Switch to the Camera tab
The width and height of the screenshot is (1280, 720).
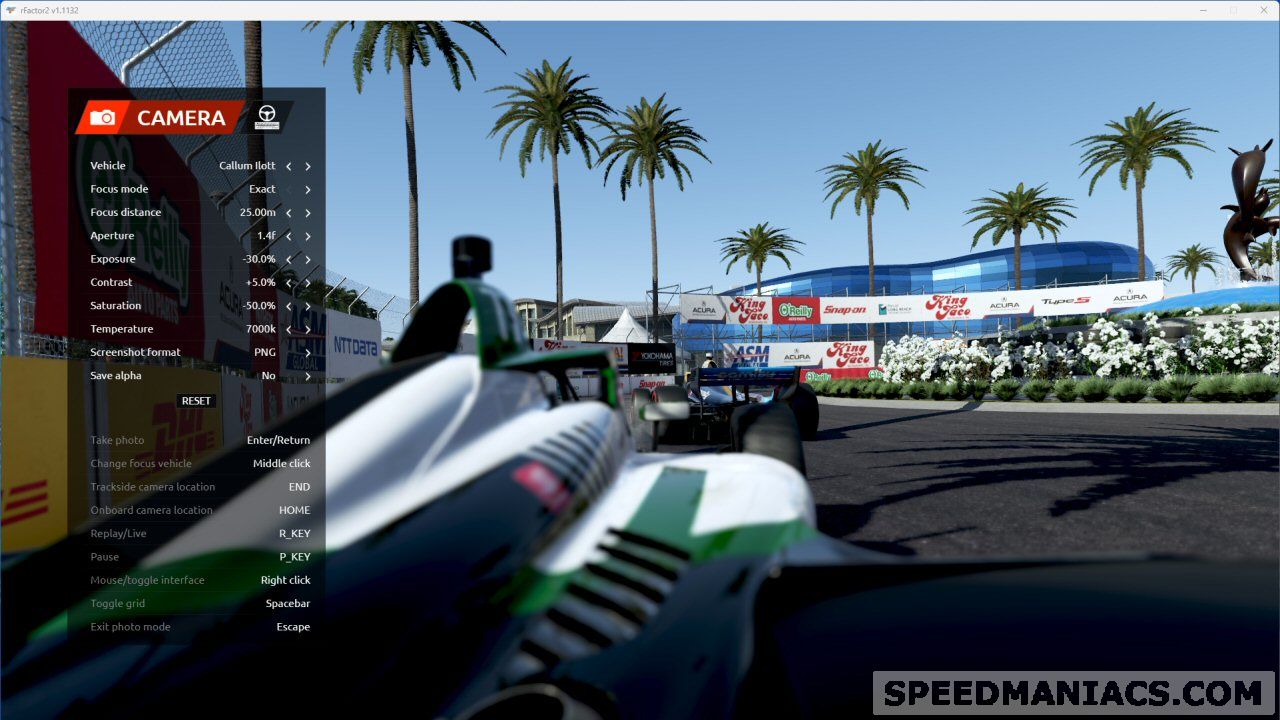click(158, 118)
